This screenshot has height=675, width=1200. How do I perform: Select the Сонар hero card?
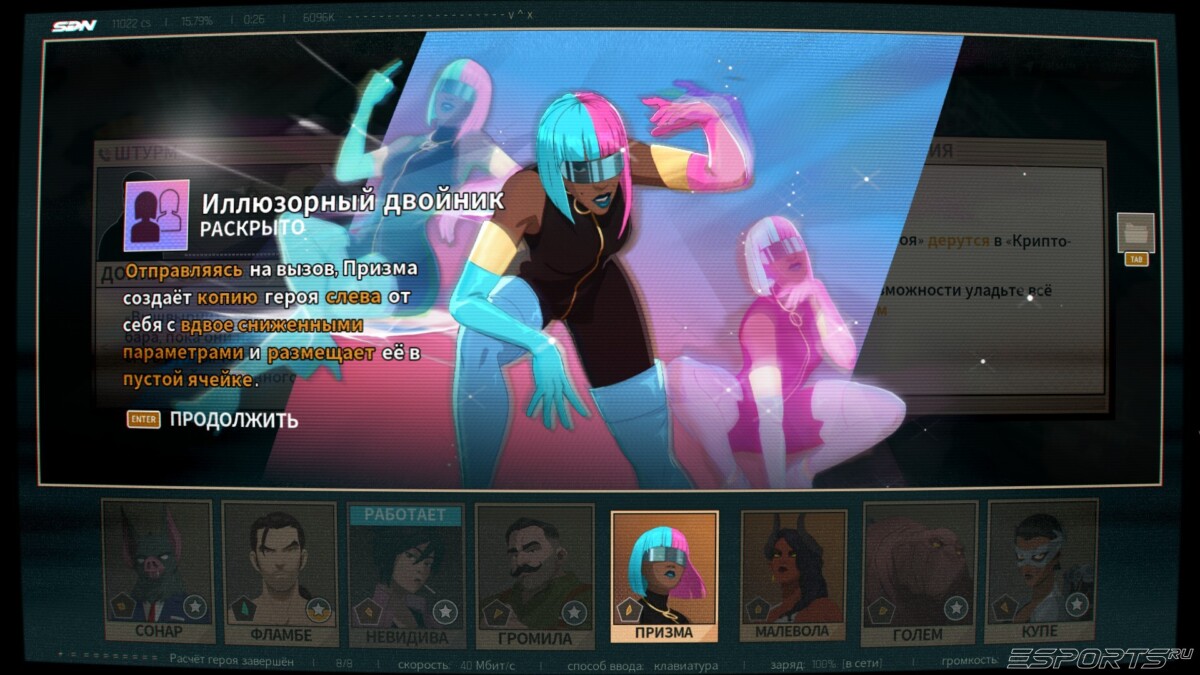(x=158, y=572)
